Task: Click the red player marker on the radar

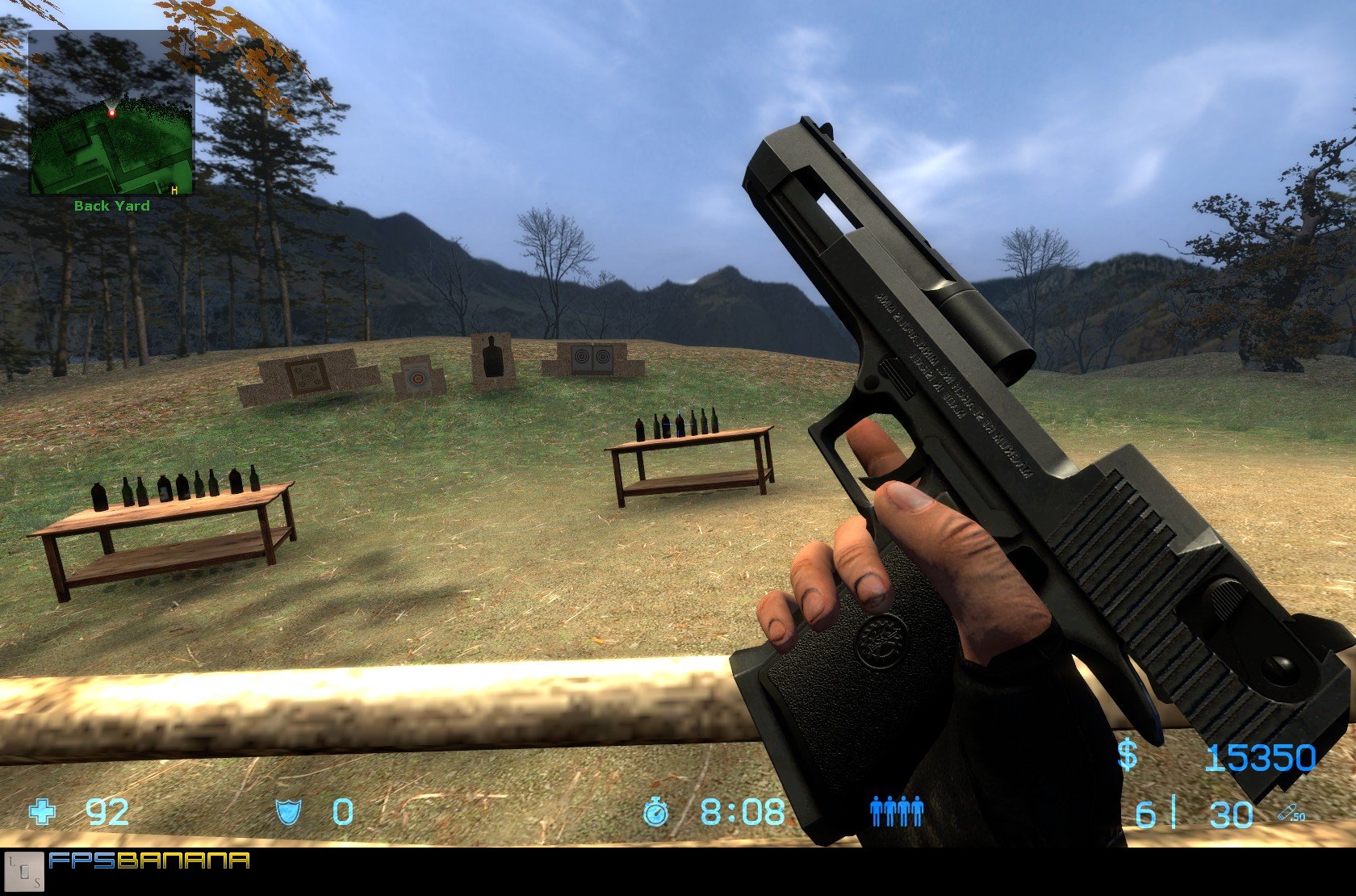Action: point(114,112)
